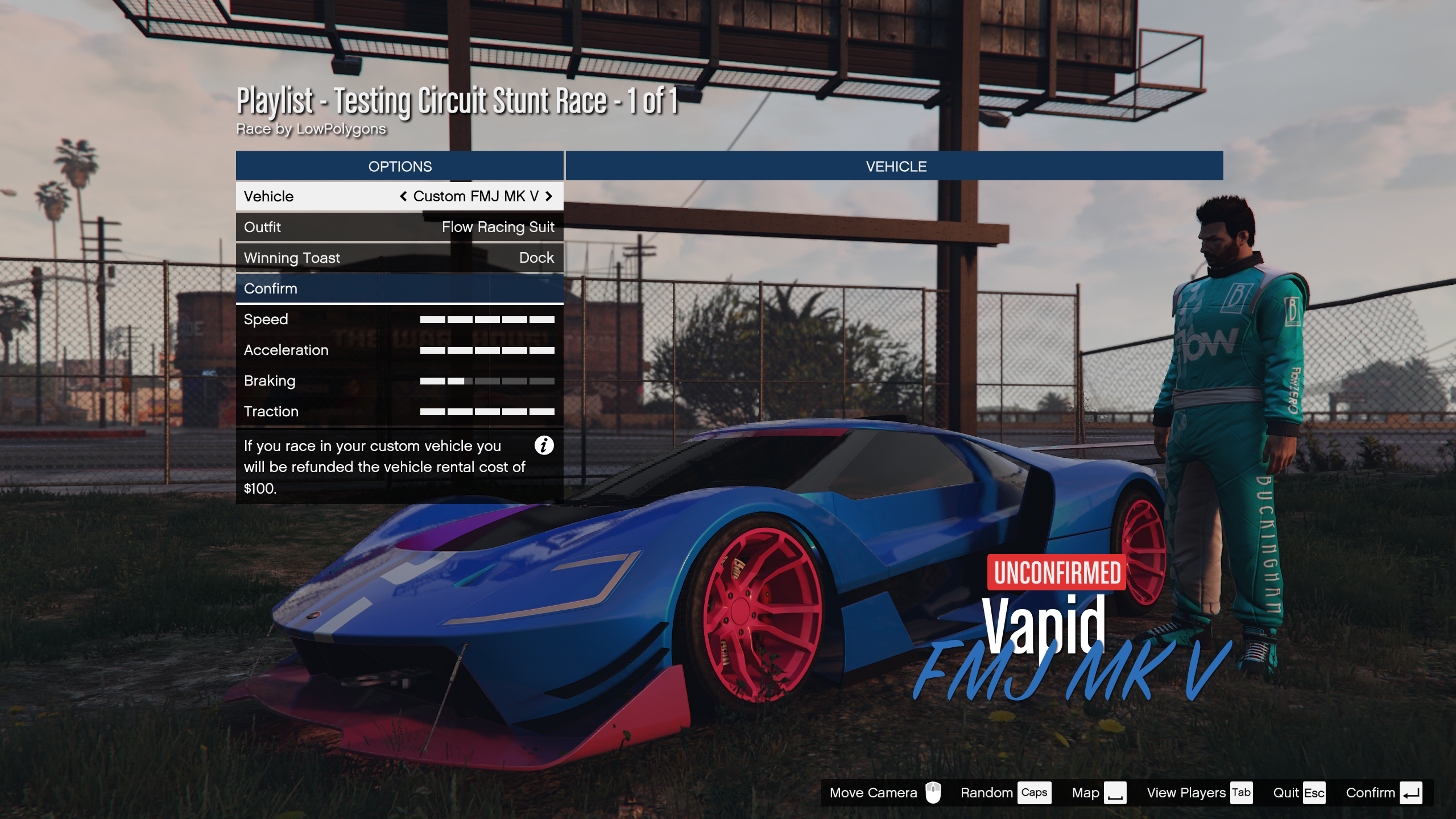
Task: Choose the Outfit row showing Flow Racing Suit
Action: (399, 227)
